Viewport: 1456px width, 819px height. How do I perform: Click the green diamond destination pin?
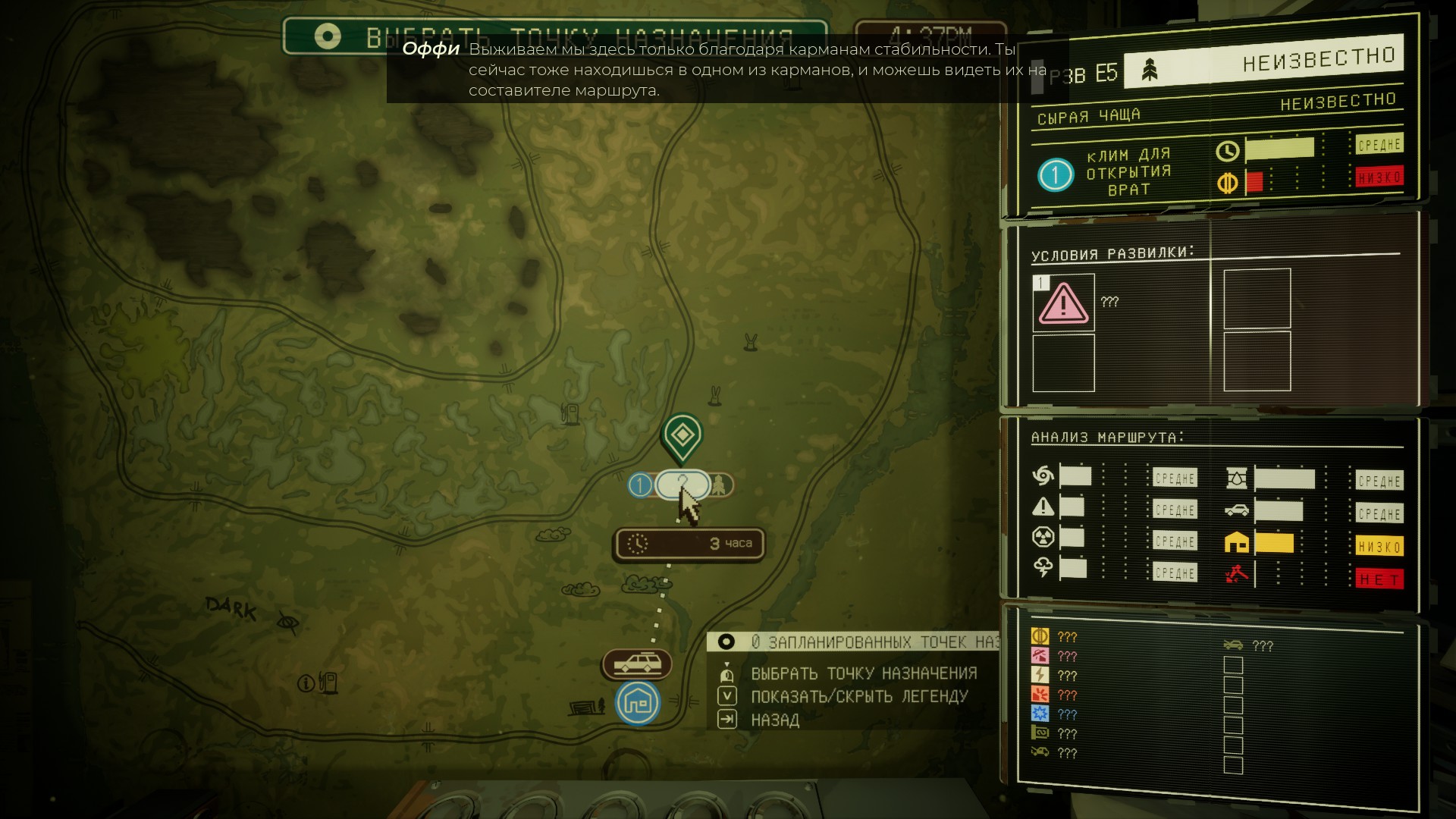pyautogui.click(x=682, y=435)
